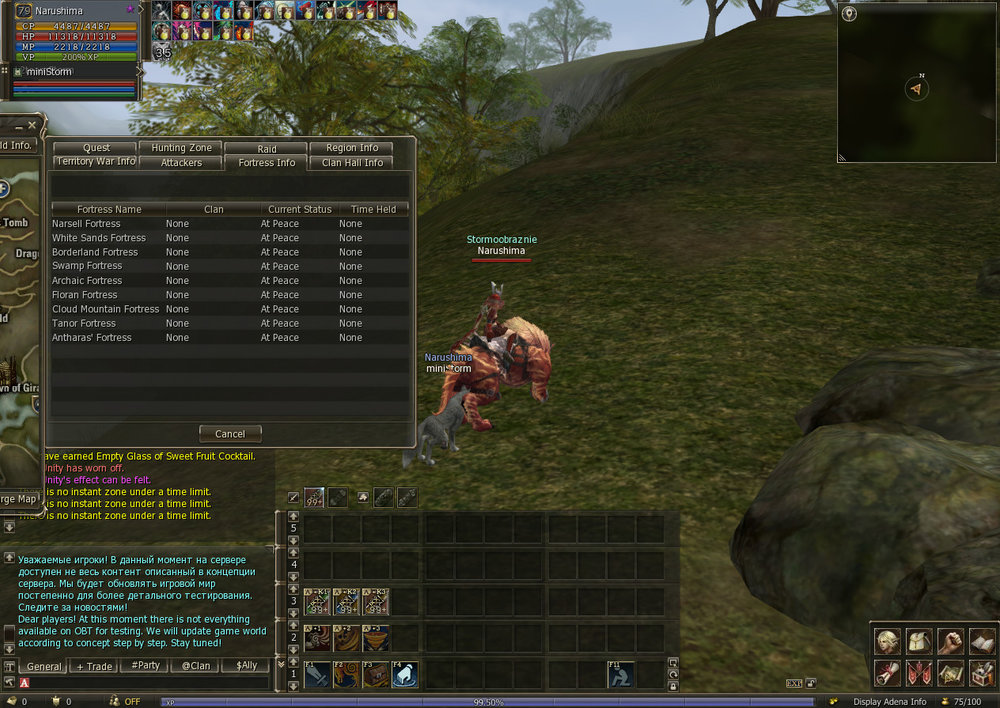Open the inventory backpack icon

click(919, 641)
